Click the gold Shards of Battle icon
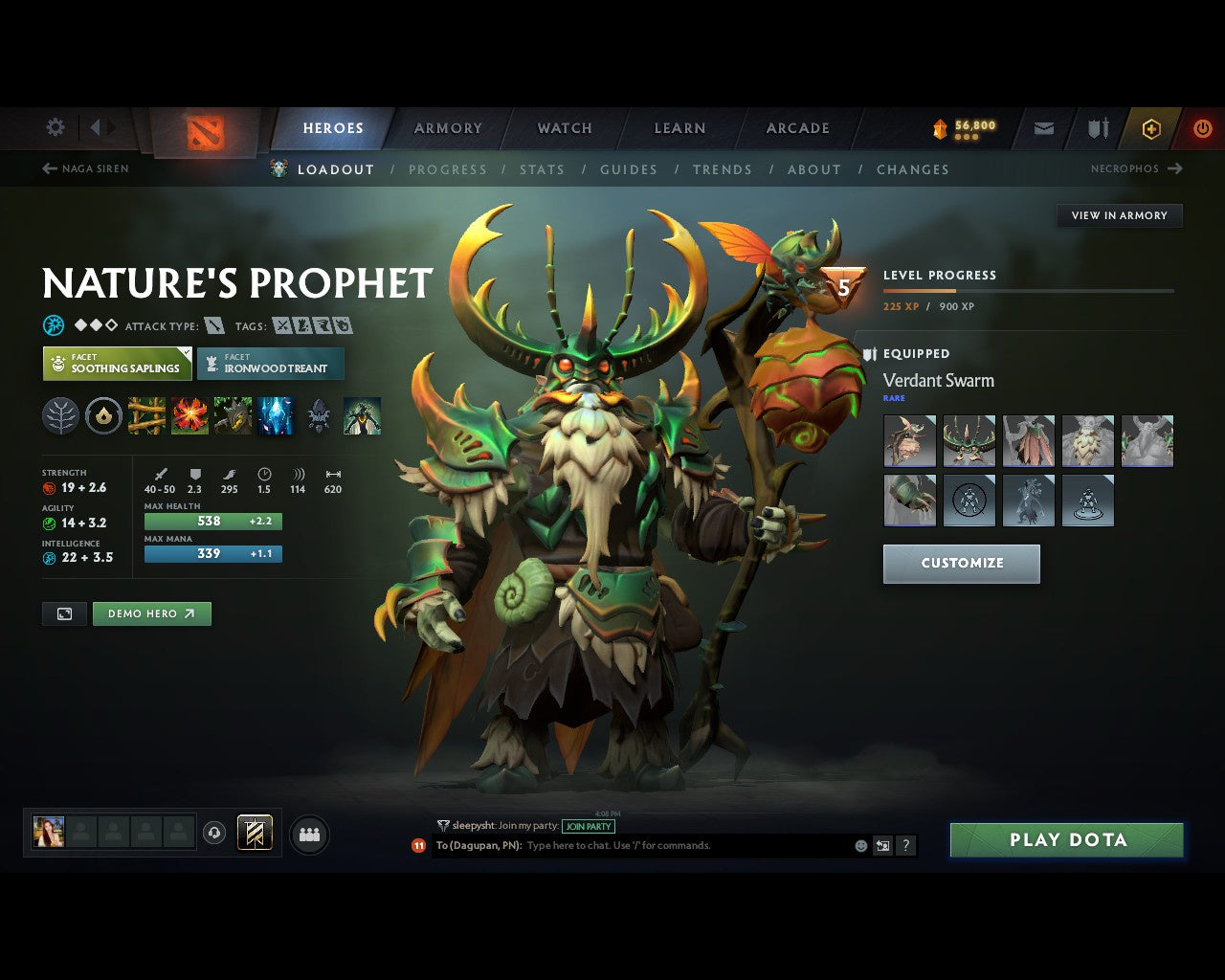Viewport: 1225px width, 980px height. click(939, 125)
